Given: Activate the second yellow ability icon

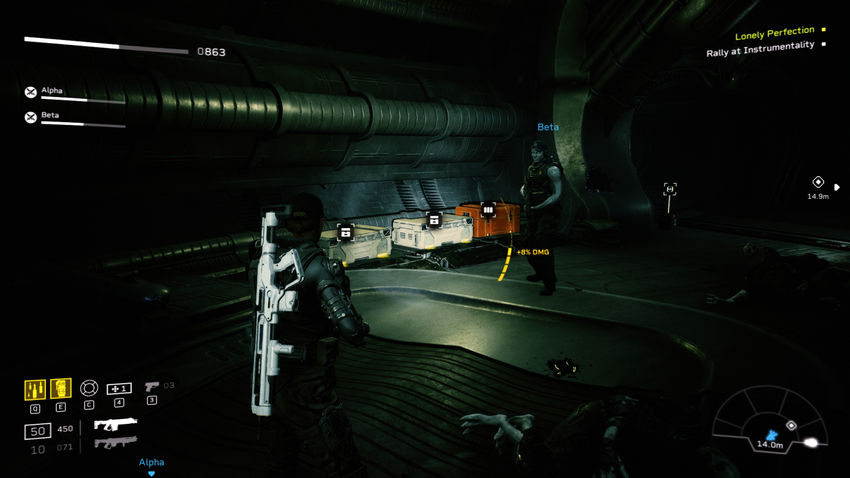Looking at the screenshot, I should [x=61, y=388].
